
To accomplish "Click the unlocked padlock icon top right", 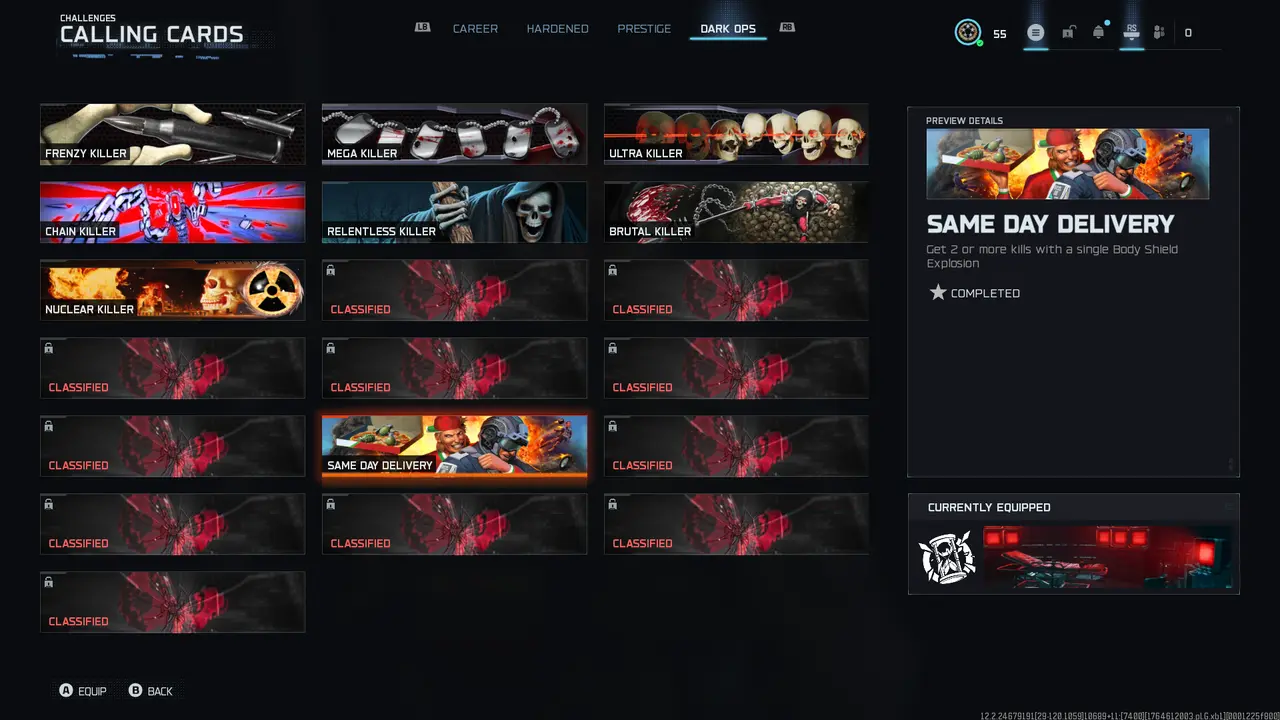I will click(1068, 32).
